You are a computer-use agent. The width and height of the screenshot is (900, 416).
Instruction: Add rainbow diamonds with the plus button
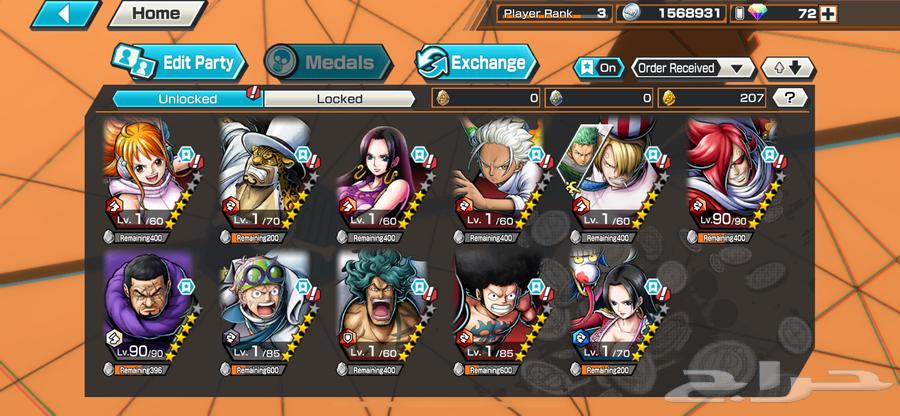click(883, 14)
